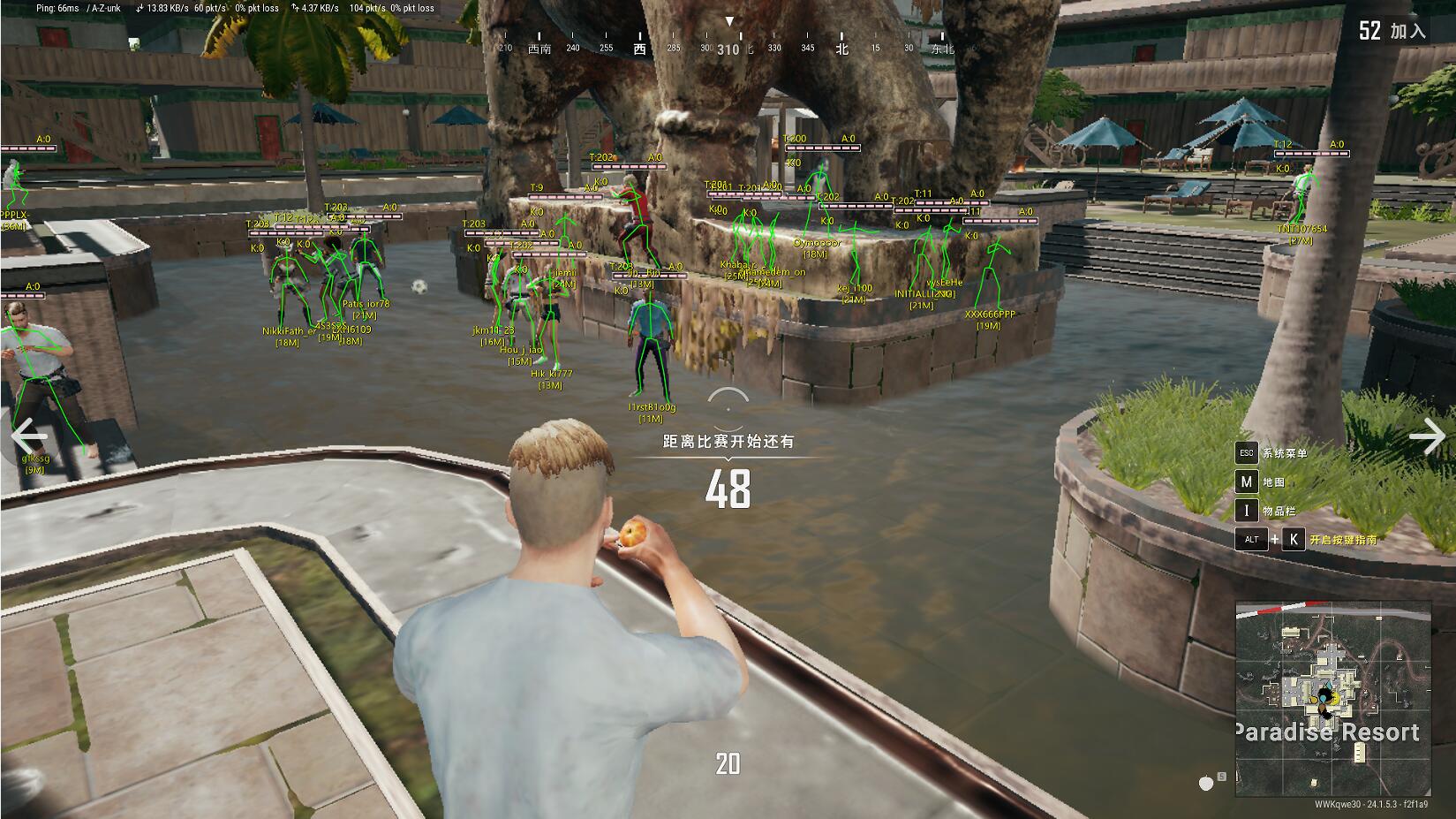The height and width of the screenshot is (819, 1456).
Task: Click the right arrow at the screen edge
Action: [x=1427, y=436]
